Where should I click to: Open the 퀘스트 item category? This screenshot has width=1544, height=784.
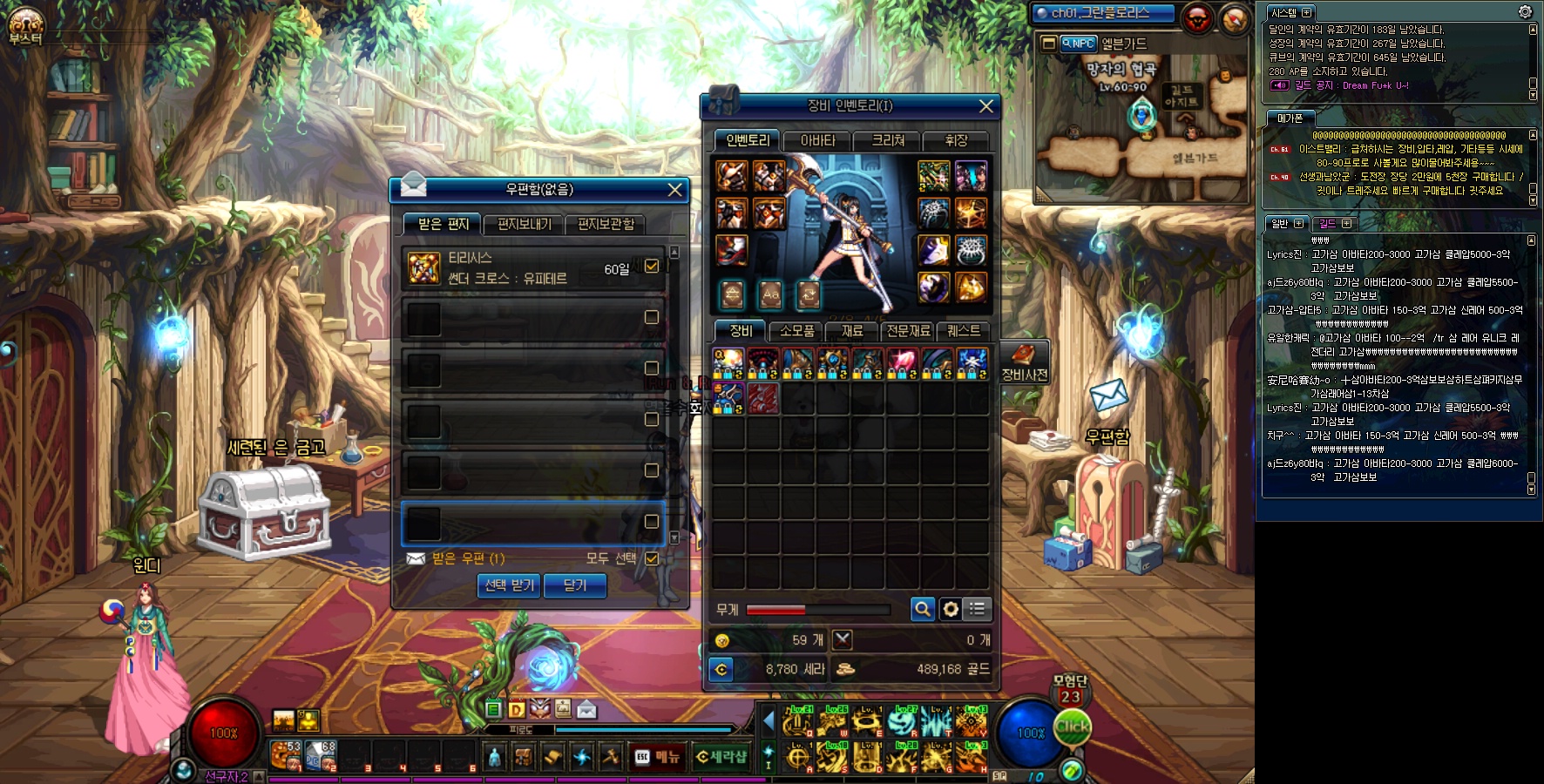(x=963, y=331)
